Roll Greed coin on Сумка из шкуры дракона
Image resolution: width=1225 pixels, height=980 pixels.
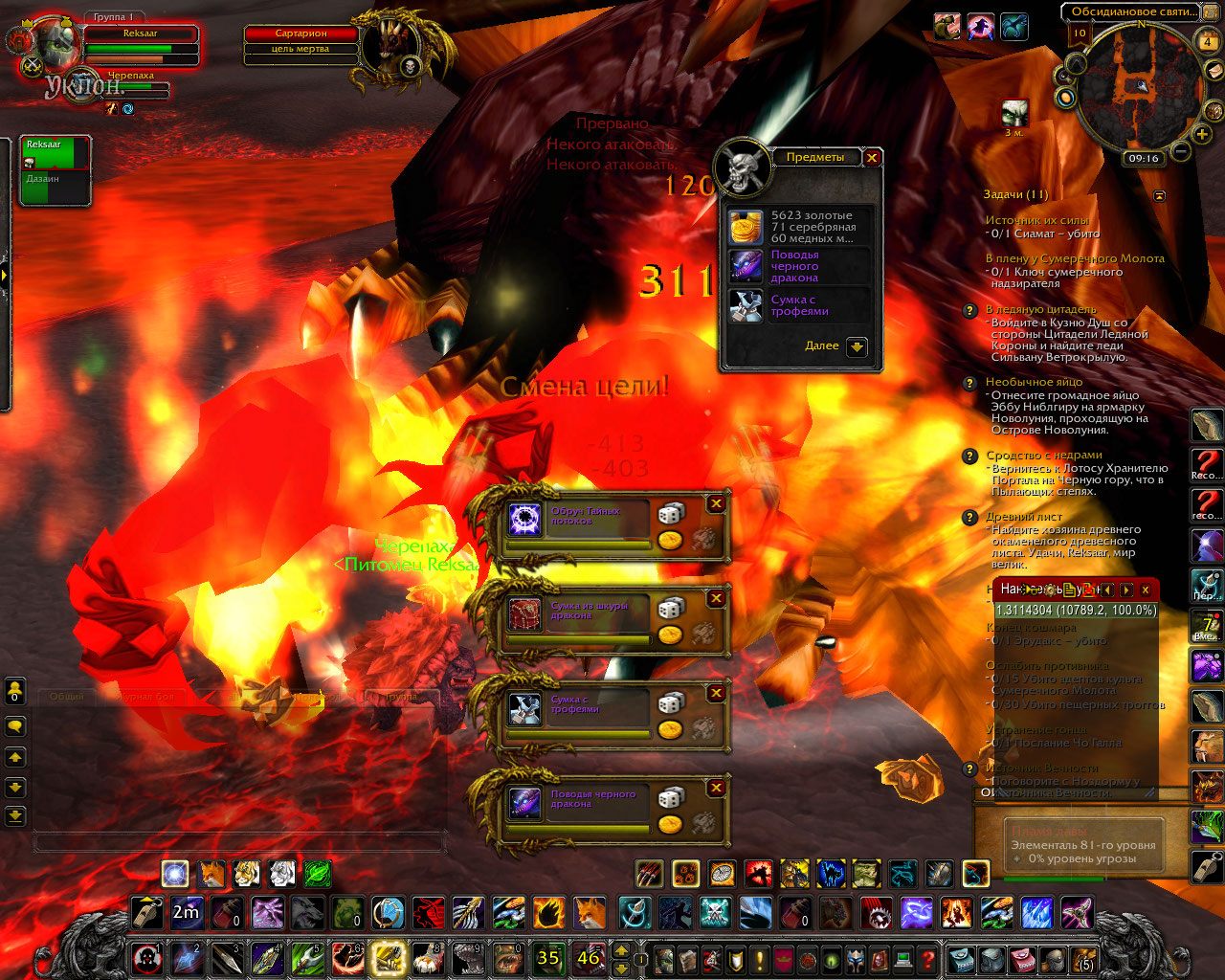(671, 635)
